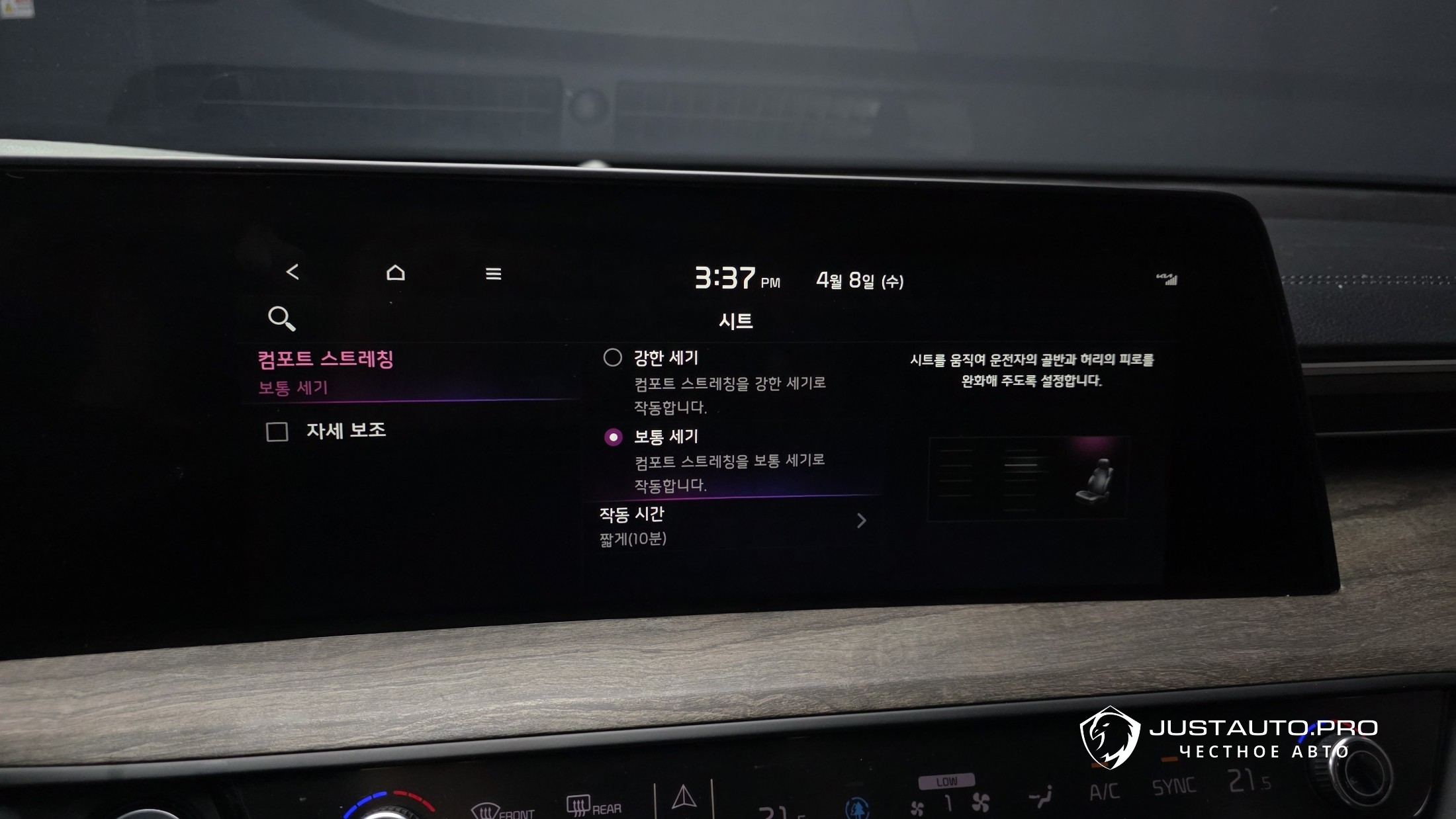Open search with the magnifier icon
1456x819 pixels.
[x=281, y=318]
